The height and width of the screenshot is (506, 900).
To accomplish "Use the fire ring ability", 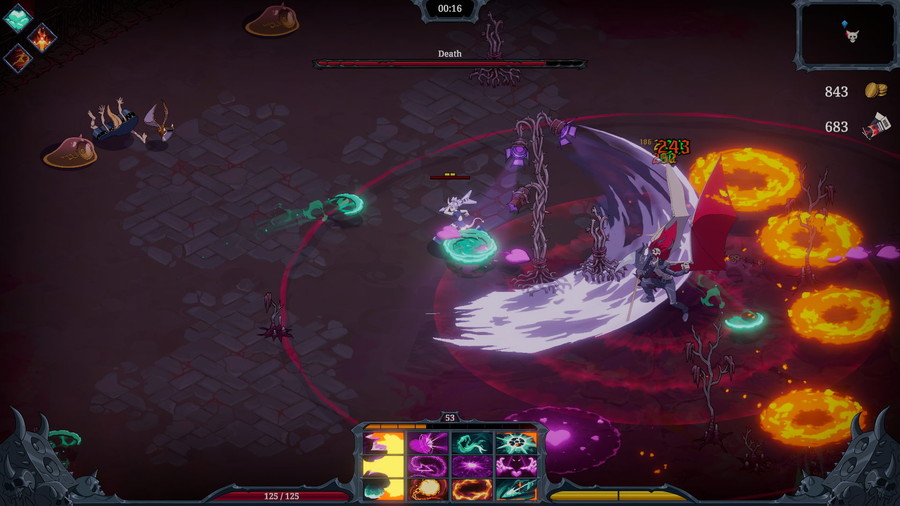I will pos(472,489).
